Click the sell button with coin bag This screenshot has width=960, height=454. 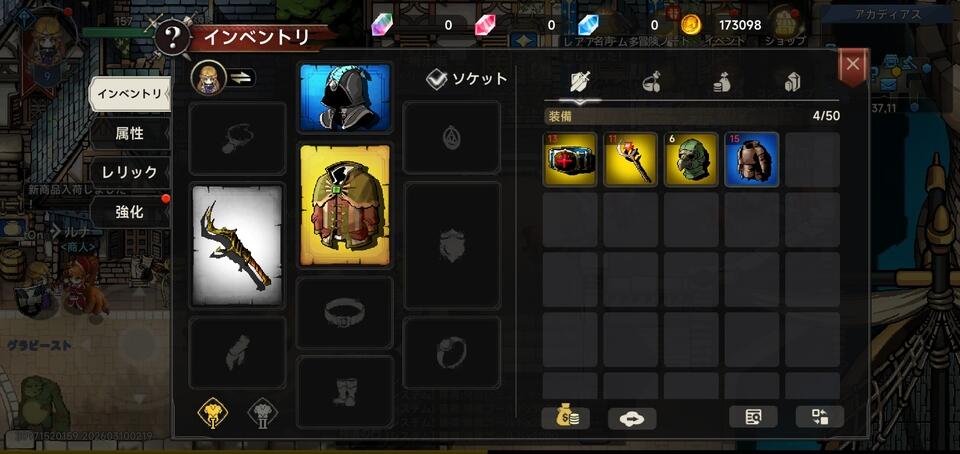(565, 418)
